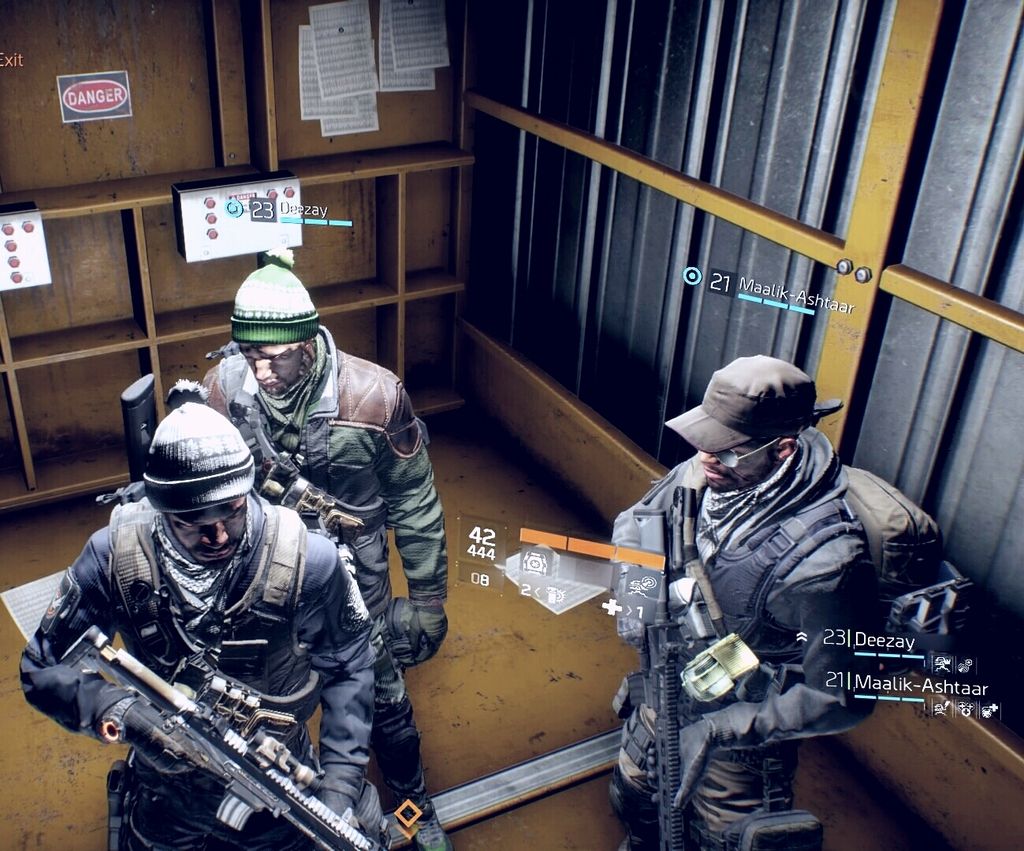1024x851 pixels.
Task: Select Maalik-Ashtaar in the group list
Action: [x=906, y=687]
